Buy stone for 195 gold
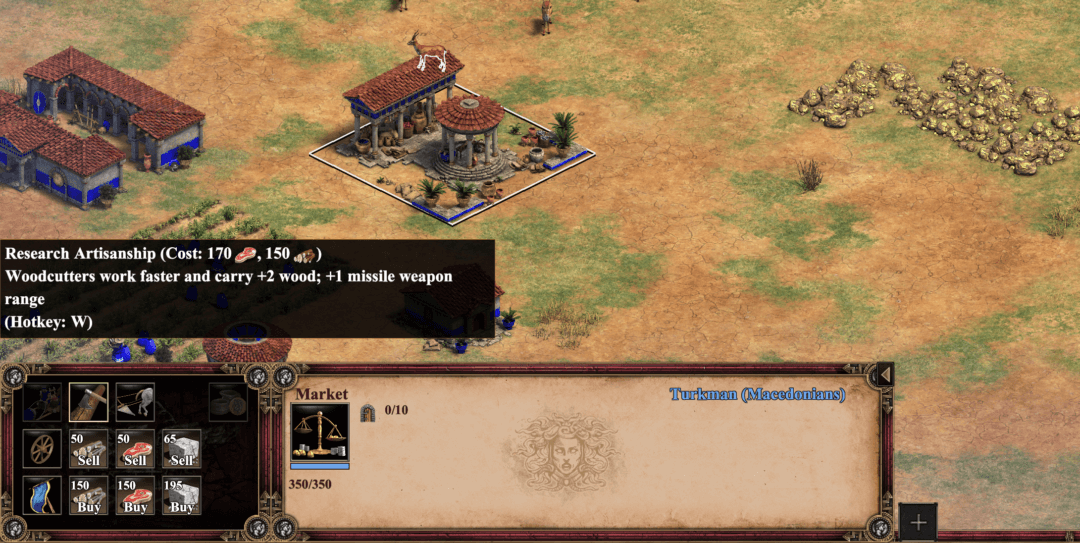This screenshot has width=1080, height=543. click(181, 495)
